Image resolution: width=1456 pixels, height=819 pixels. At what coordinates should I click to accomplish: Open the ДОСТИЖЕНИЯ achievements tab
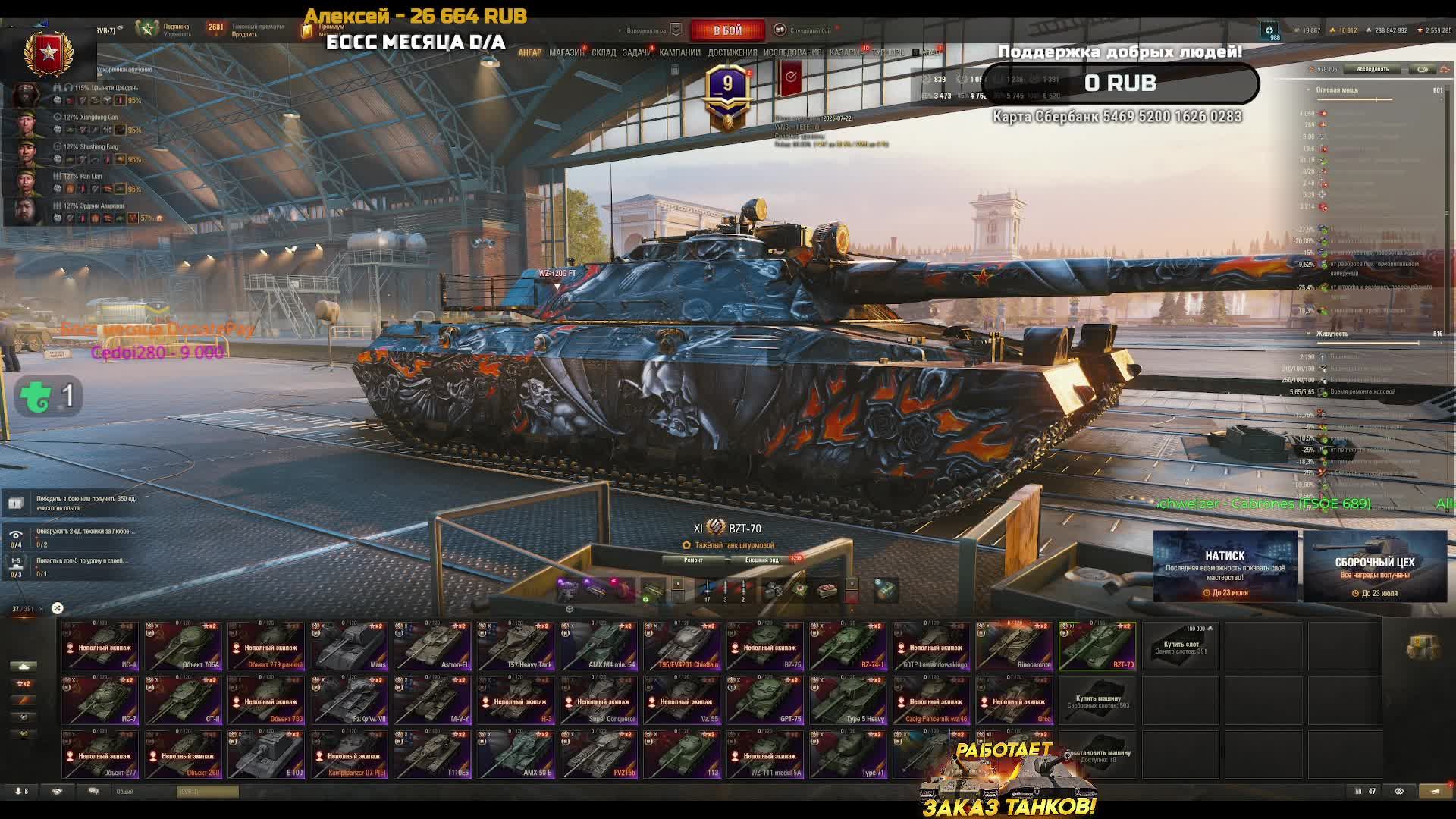click(x=733, y=52)
